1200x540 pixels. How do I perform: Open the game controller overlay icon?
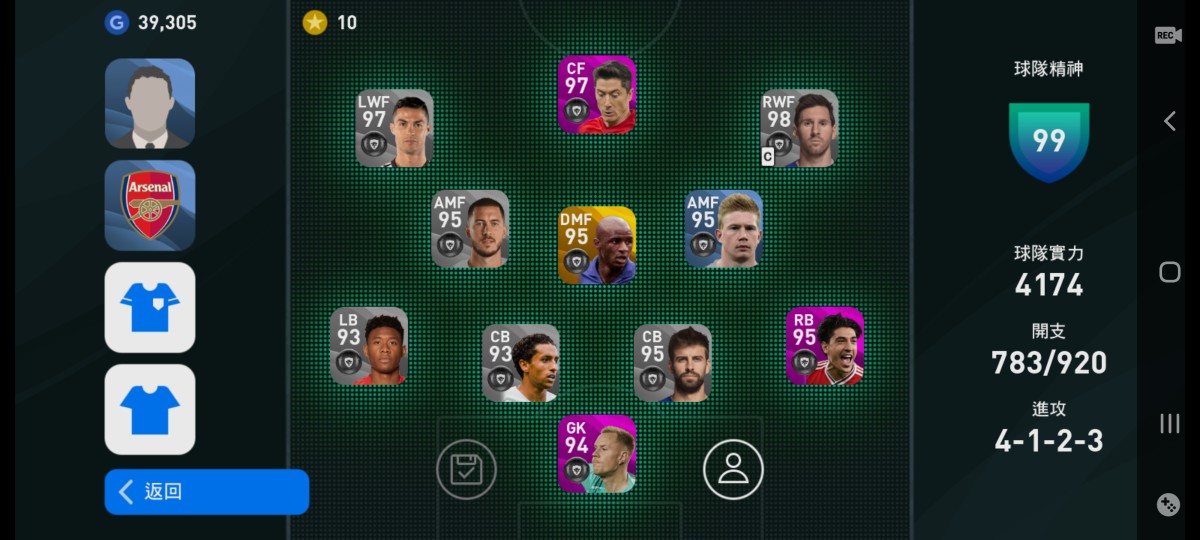coord(1168,505)
